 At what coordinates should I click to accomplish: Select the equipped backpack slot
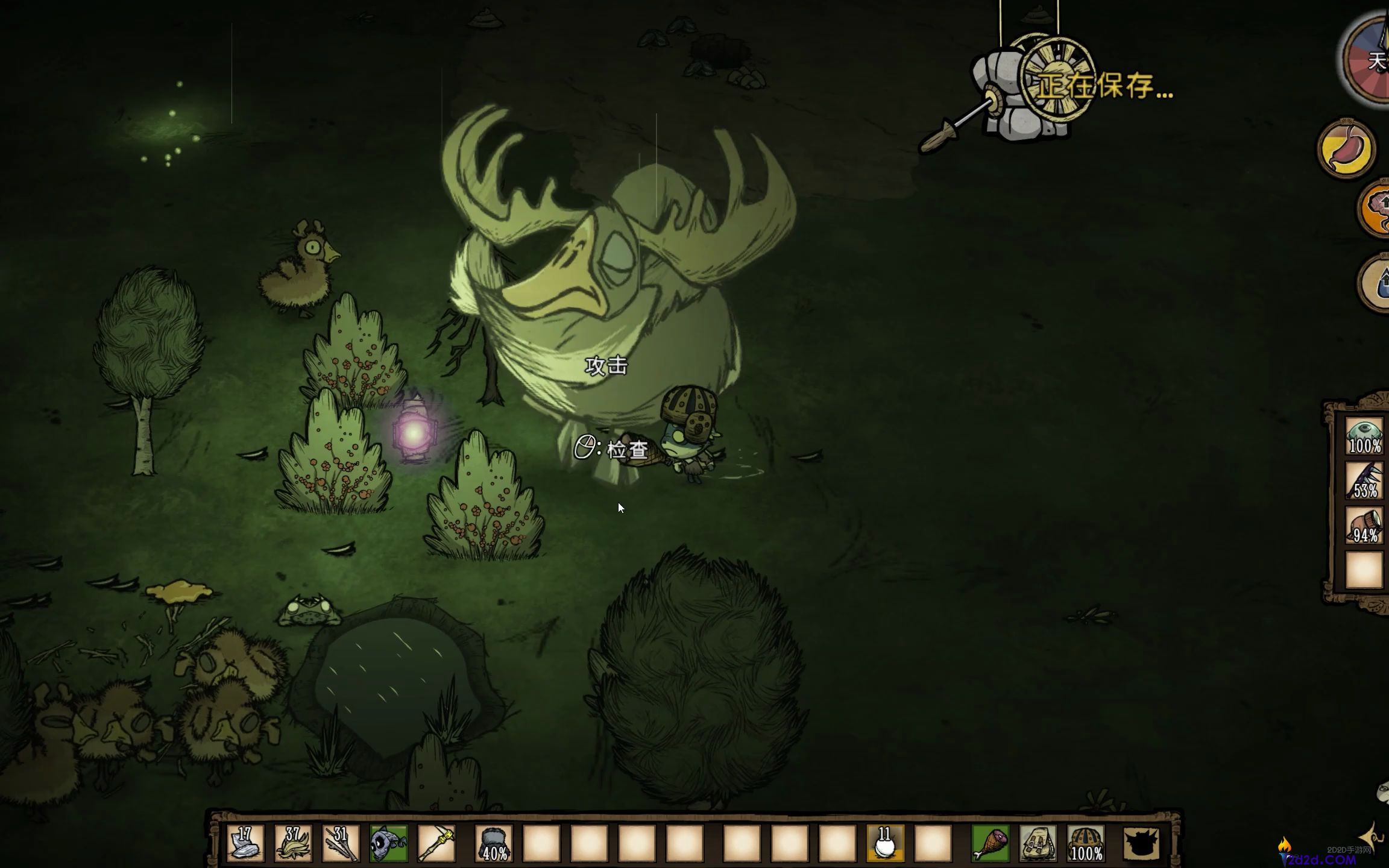(1038, 843)
